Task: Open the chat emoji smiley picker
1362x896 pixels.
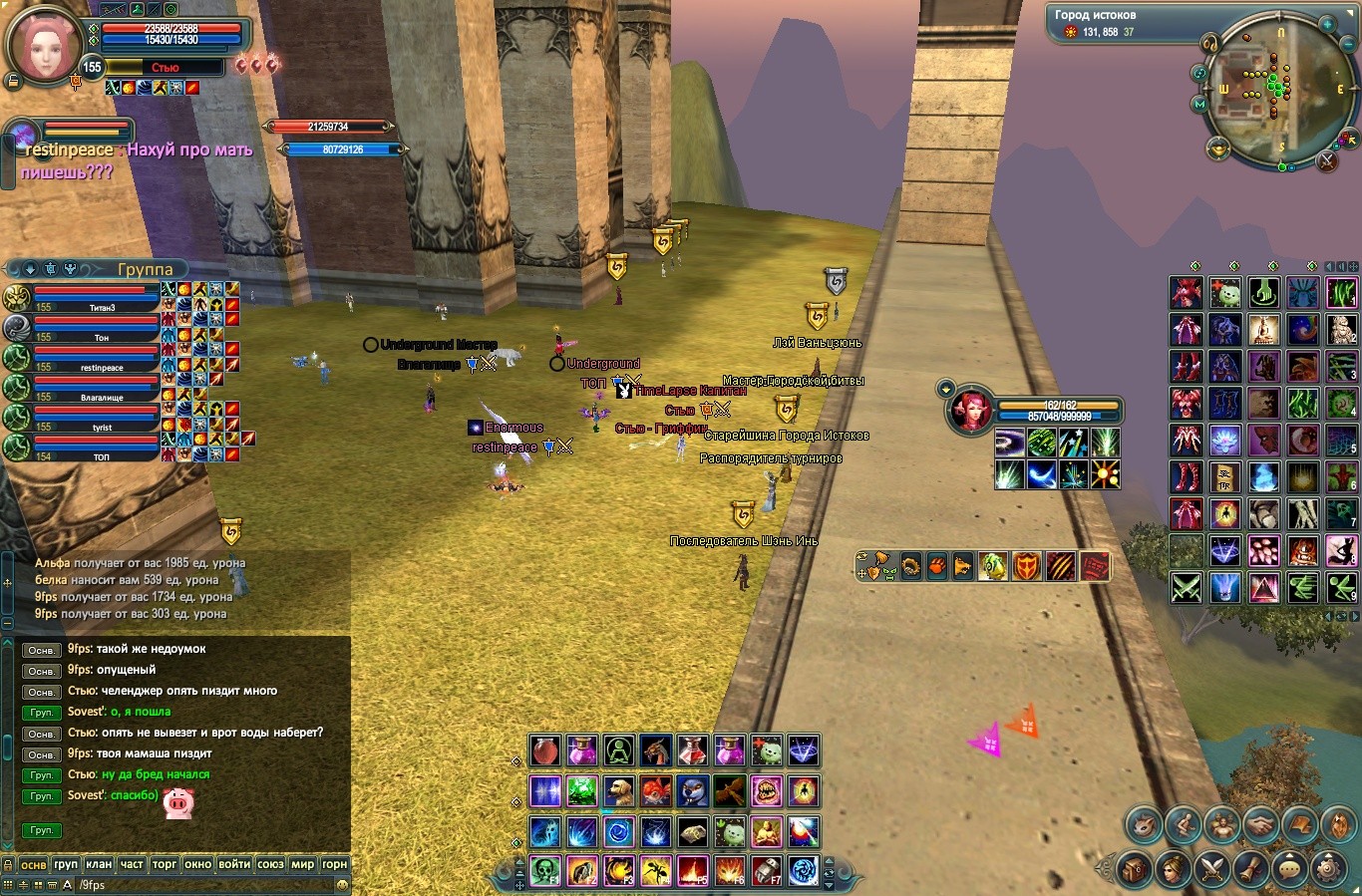Action: click(x=342, y=884)
